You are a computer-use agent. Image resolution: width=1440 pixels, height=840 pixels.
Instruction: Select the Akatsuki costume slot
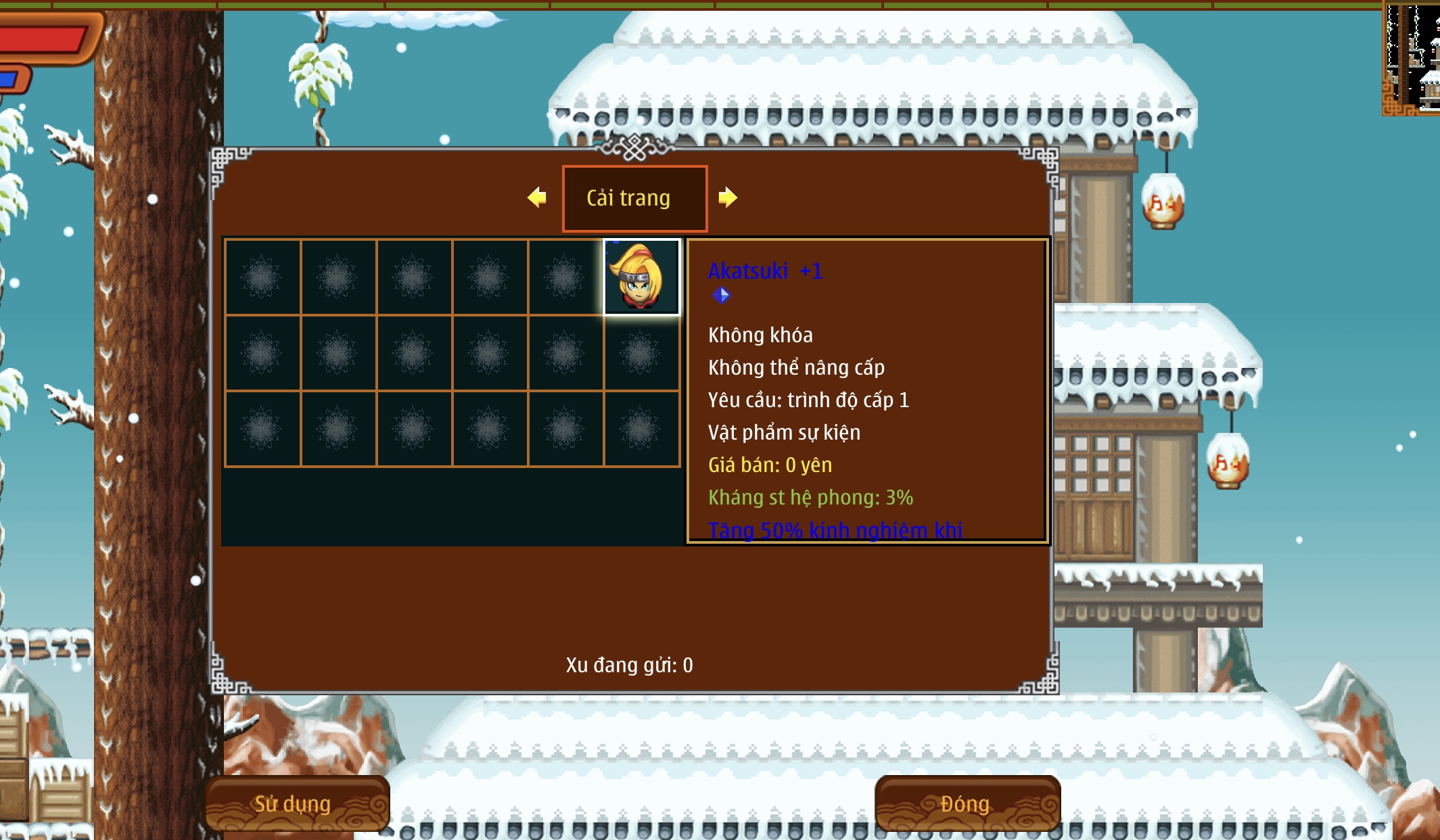[641, 277]
